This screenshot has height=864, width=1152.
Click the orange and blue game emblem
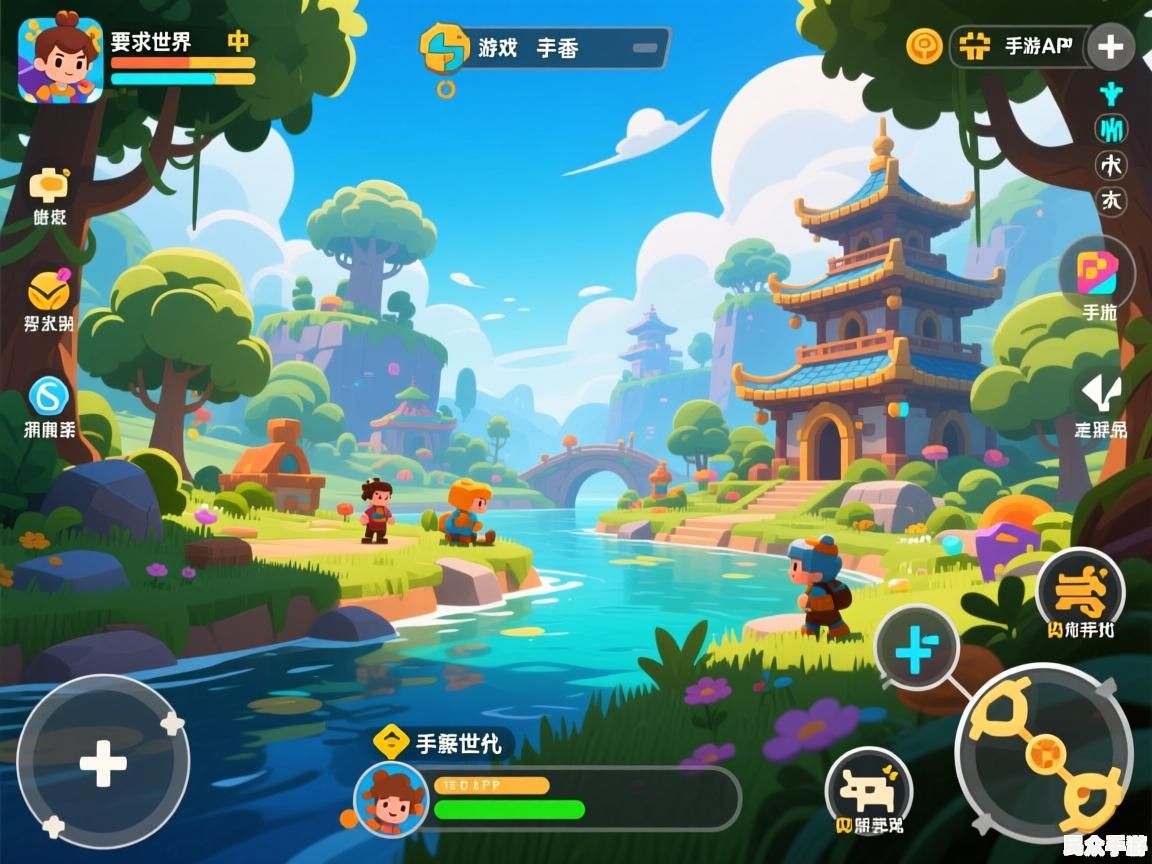445,47
